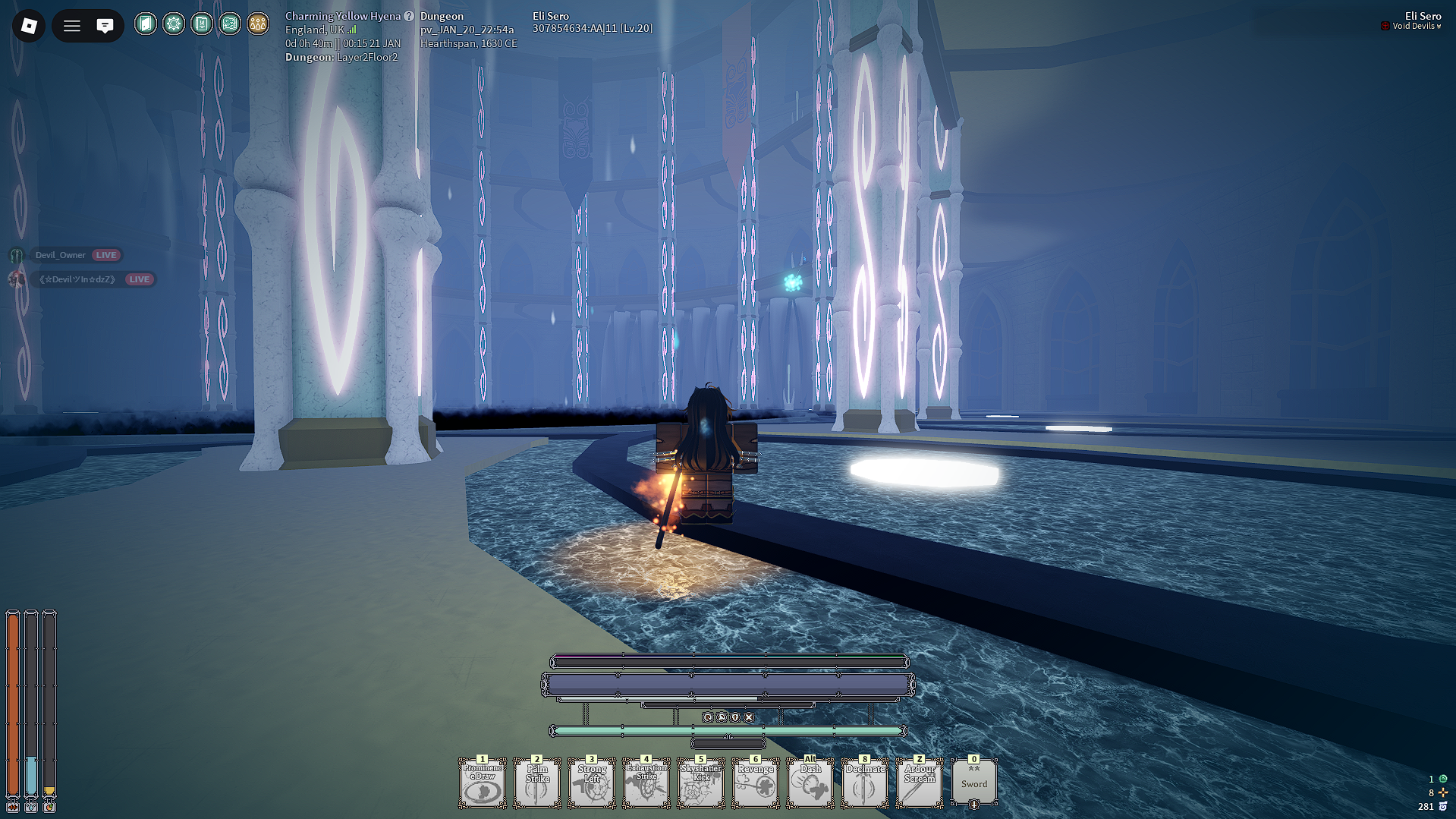The height and width of the screenshot is (819, 1456).
Task: Toggle the Roblox chat window
Action: pos(105,26)
